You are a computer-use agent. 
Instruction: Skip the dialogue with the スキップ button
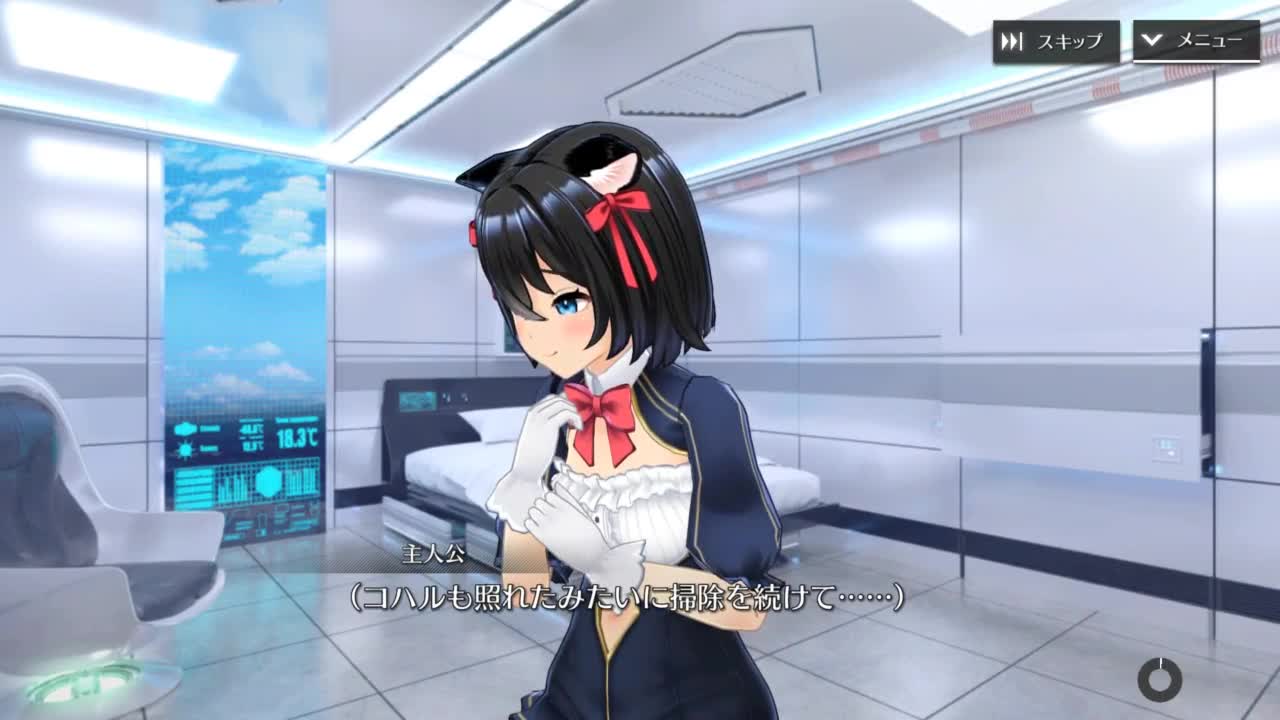[1055, 42]
